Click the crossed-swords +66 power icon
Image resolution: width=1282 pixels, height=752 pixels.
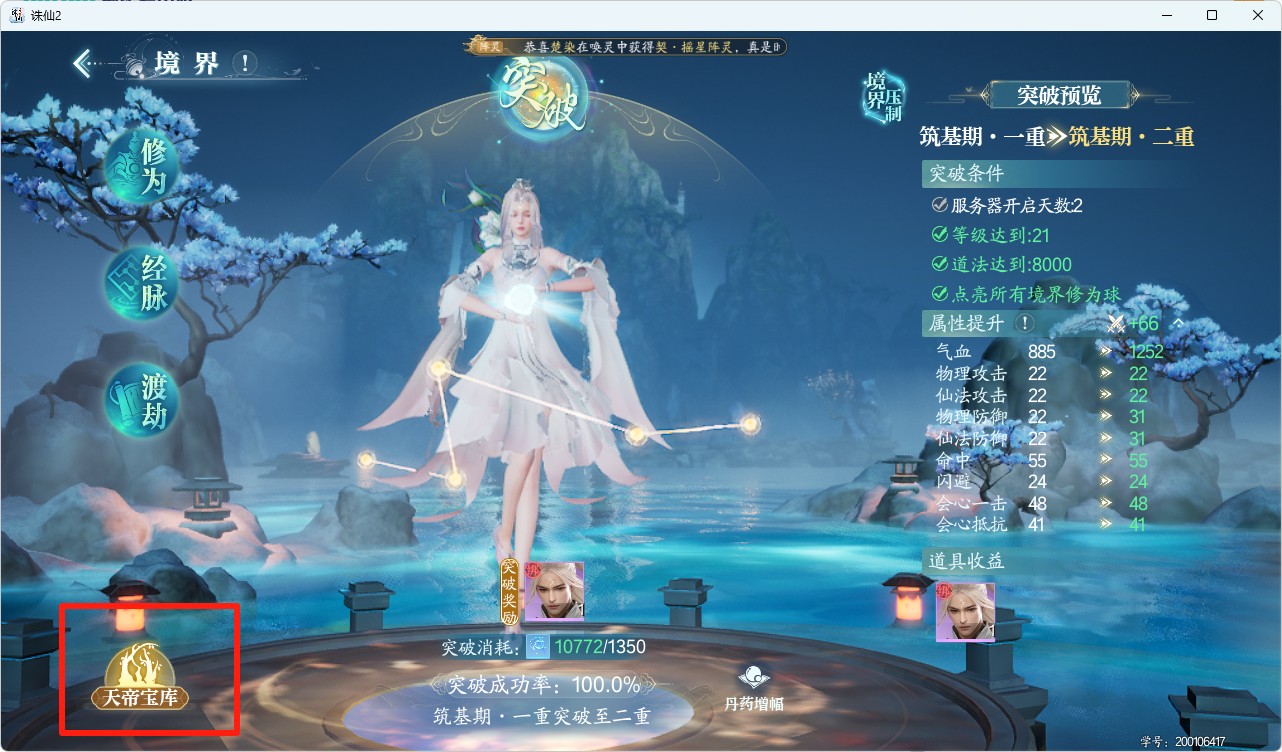(1114, 322)
